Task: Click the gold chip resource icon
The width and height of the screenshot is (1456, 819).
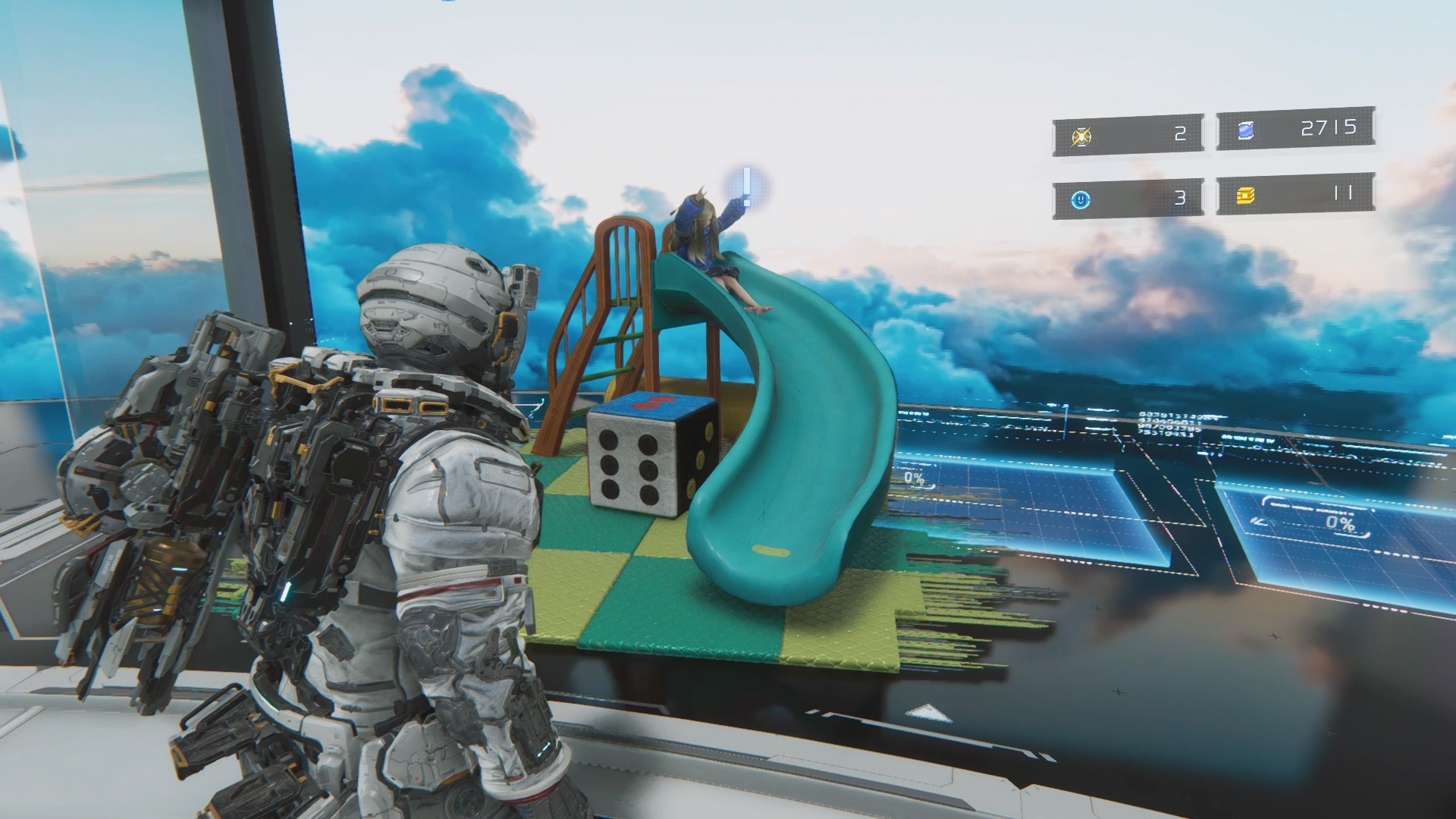Action: point(1245,196)
